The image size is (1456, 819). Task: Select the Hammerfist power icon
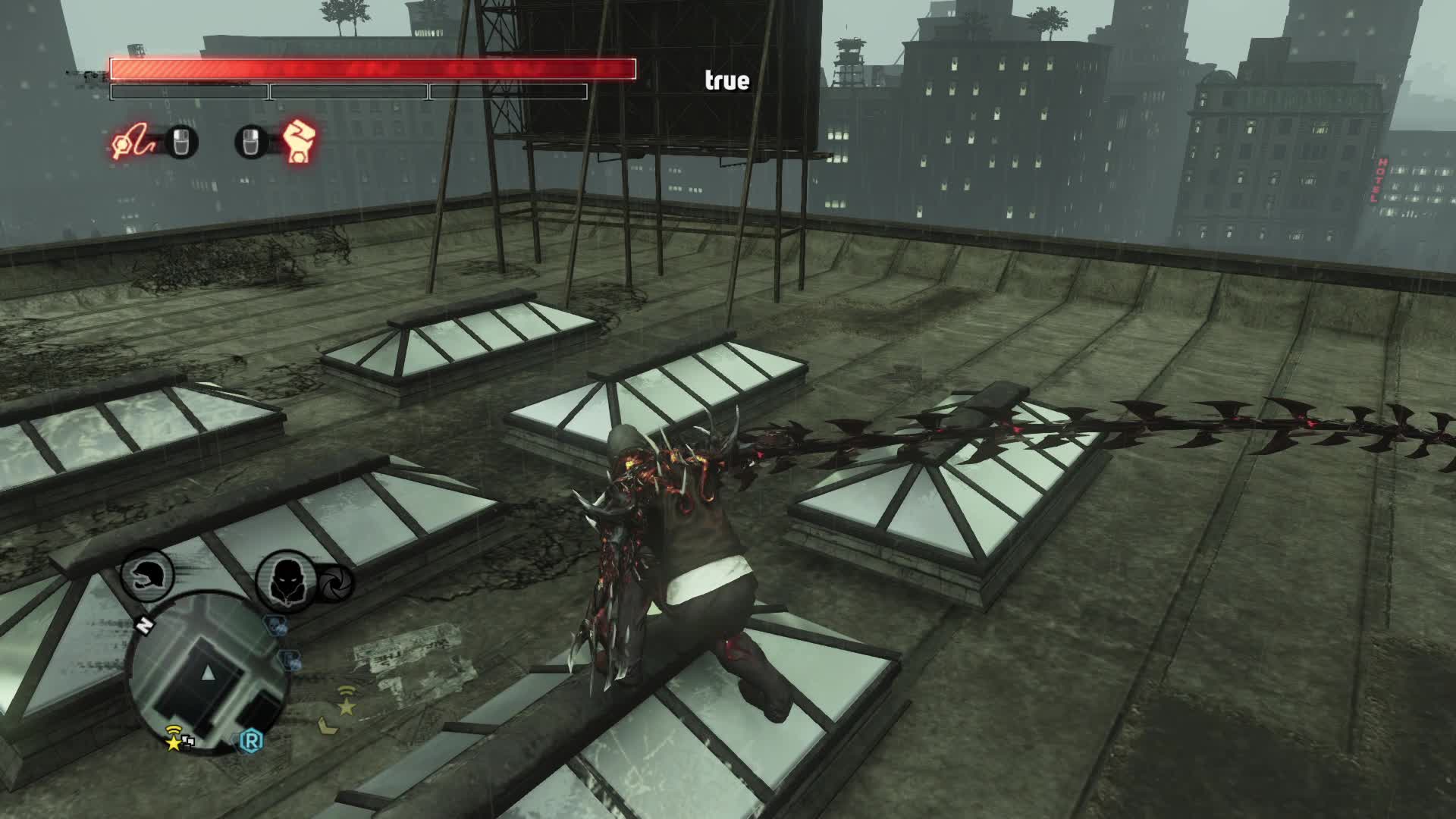click(299, 142)
